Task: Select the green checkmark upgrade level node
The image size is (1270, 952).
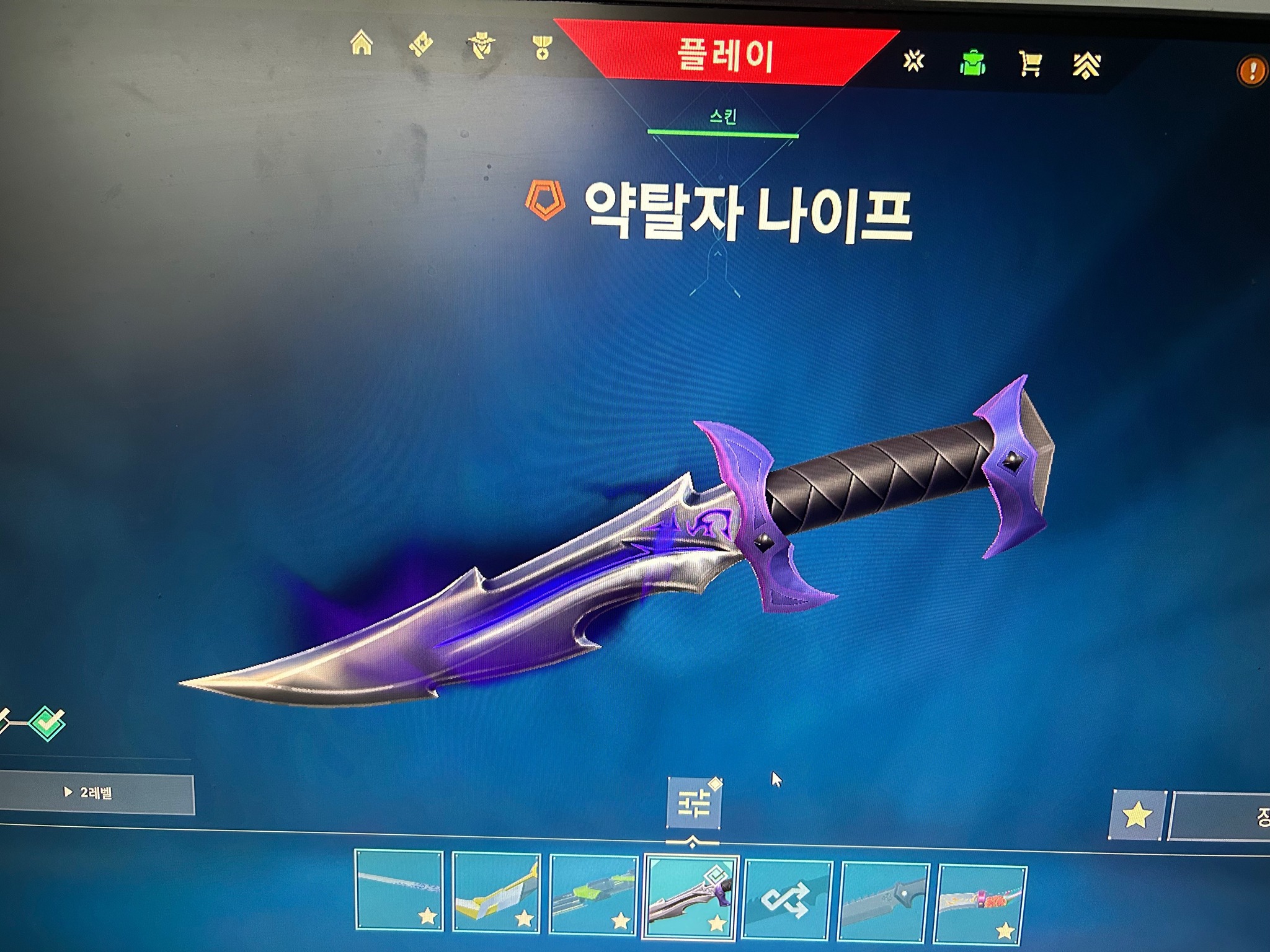Action: (48, 722)
